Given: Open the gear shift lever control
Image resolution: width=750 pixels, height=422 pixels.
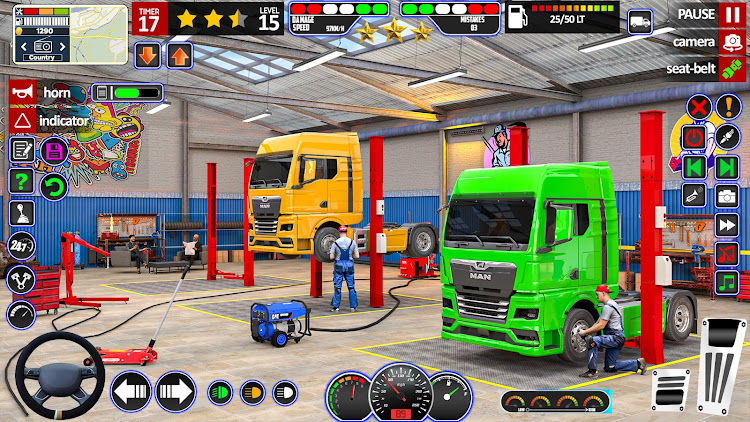Looking at the screenshot, I should pyautogui.click(x=21, y=214).
